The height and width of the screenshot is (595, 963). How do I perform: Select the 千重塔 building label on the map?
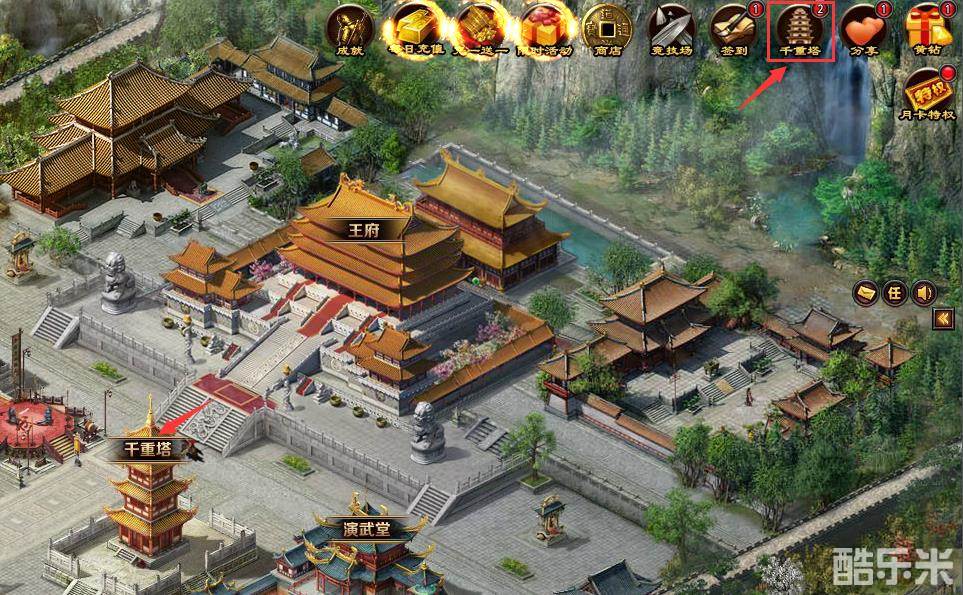pyautogui.click(x=148, y=449)
